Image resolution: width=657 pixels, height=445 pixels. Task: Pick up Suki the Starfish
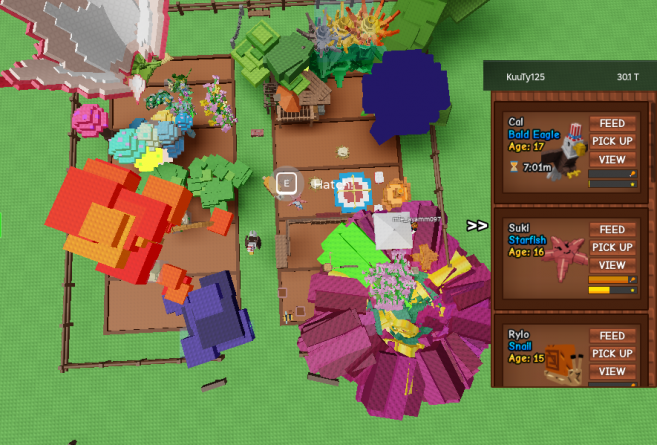click(x=612, y=247)
